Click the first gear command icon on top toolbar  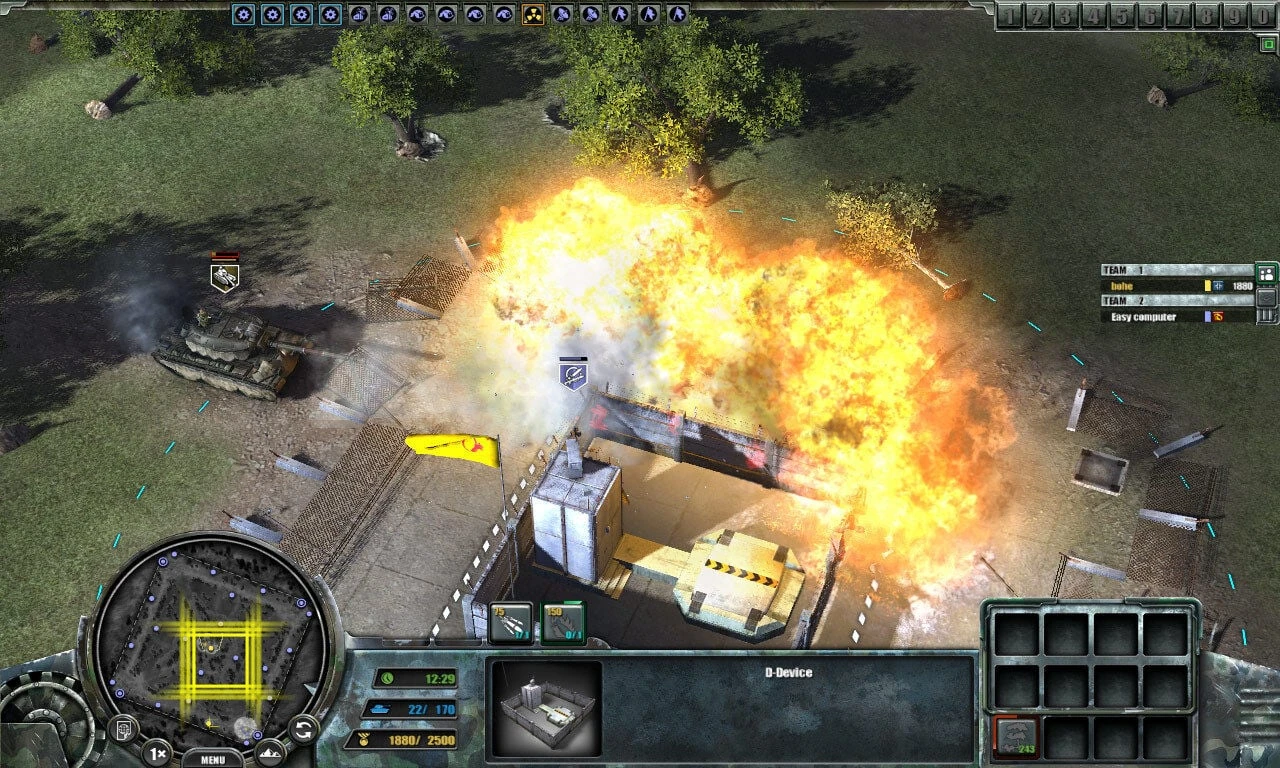pyautogui.click(x=242, y=14)
